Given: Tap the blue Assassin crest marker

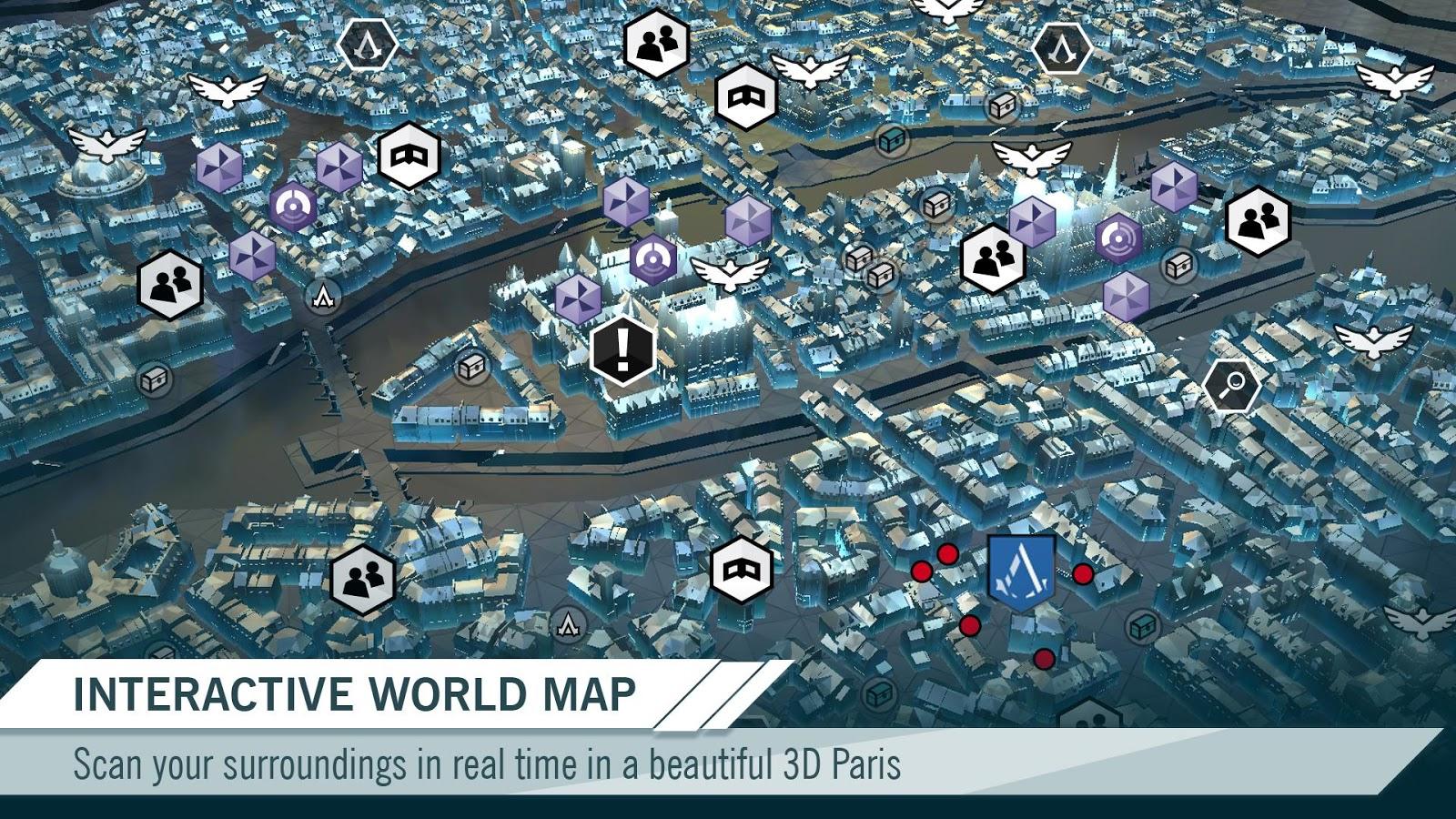Looking at the screenshot, I should click(x=1021, y=571).
